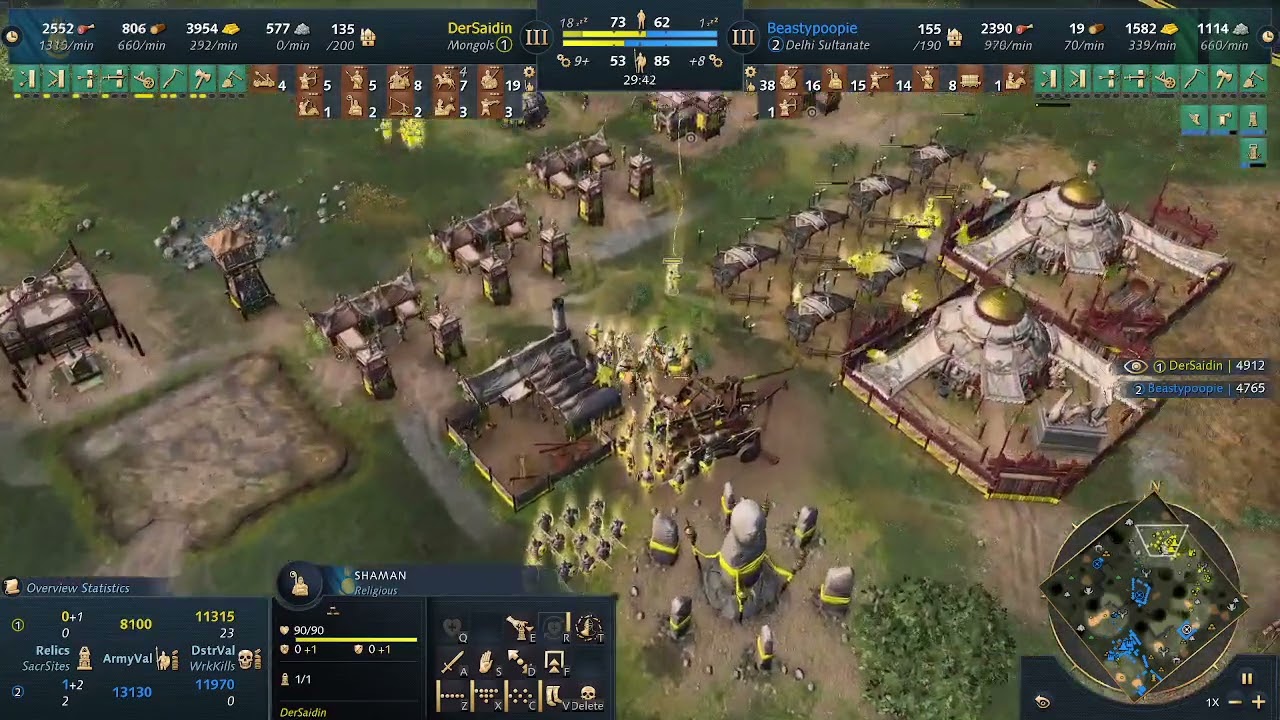Click the Shaman unit portrait
This screenshot has width=1280, height=720.
(299, 583)
